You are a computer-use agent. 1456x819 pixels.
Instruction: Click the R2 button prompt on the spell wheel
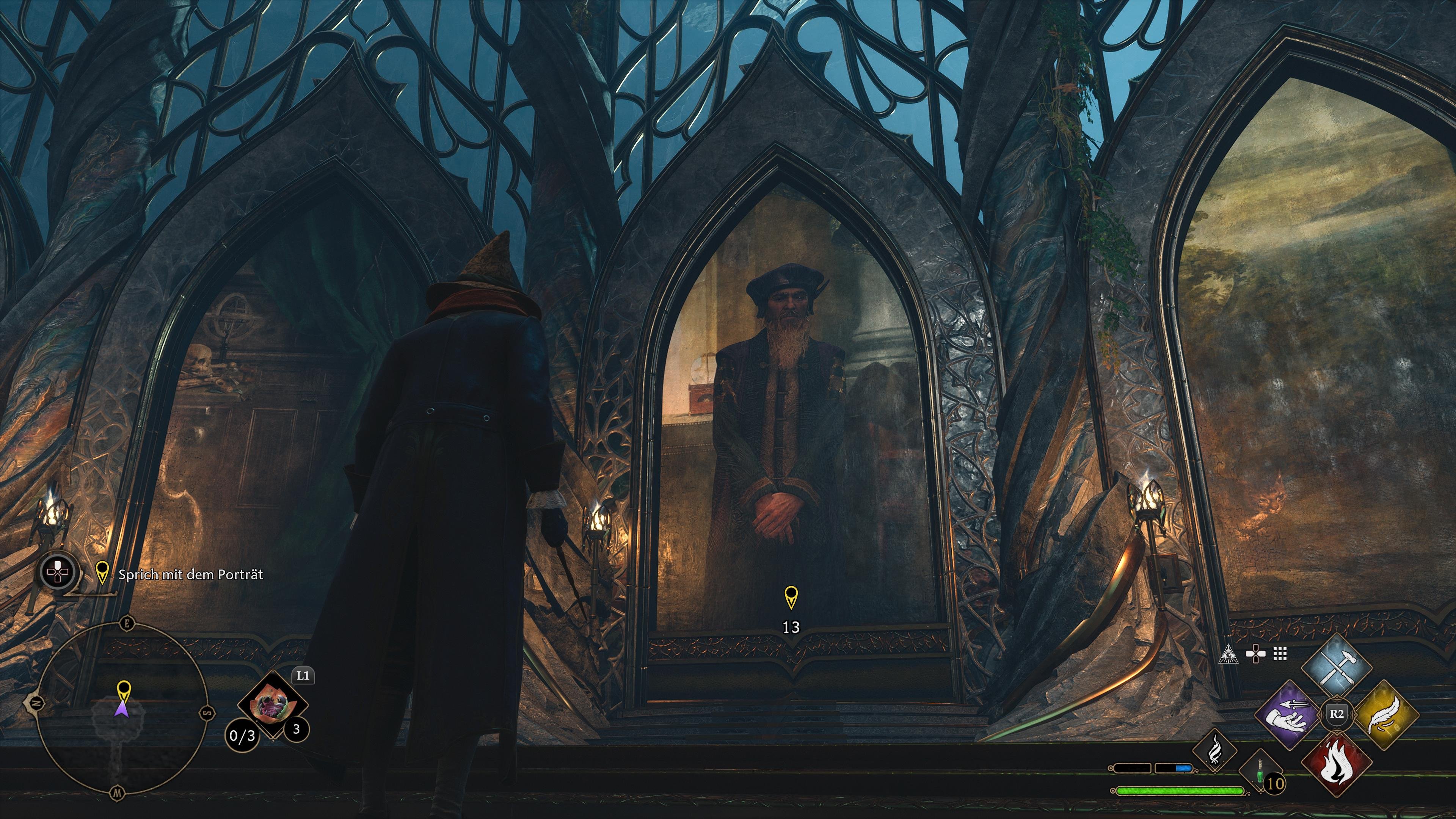1338,713
